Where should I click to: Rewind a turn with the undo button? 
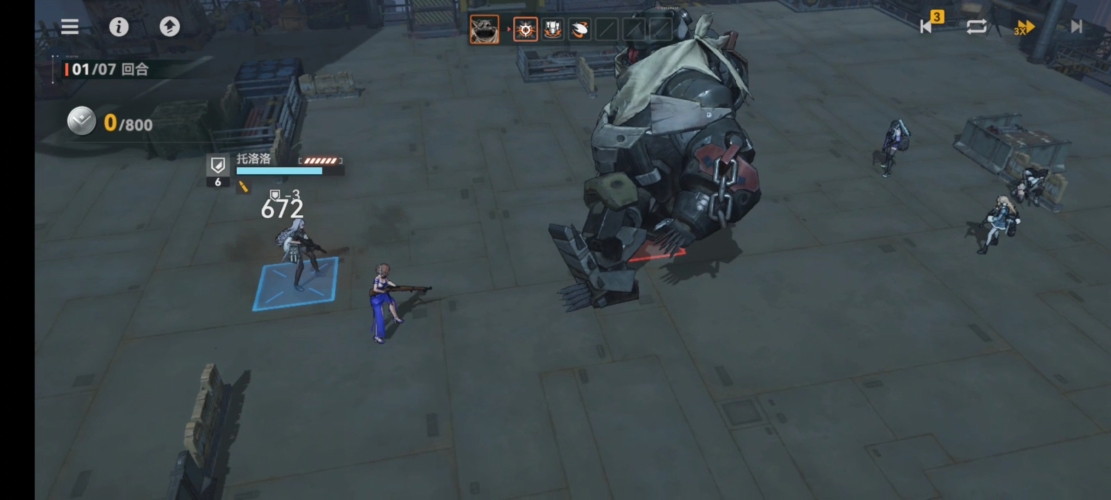[927, 27]
